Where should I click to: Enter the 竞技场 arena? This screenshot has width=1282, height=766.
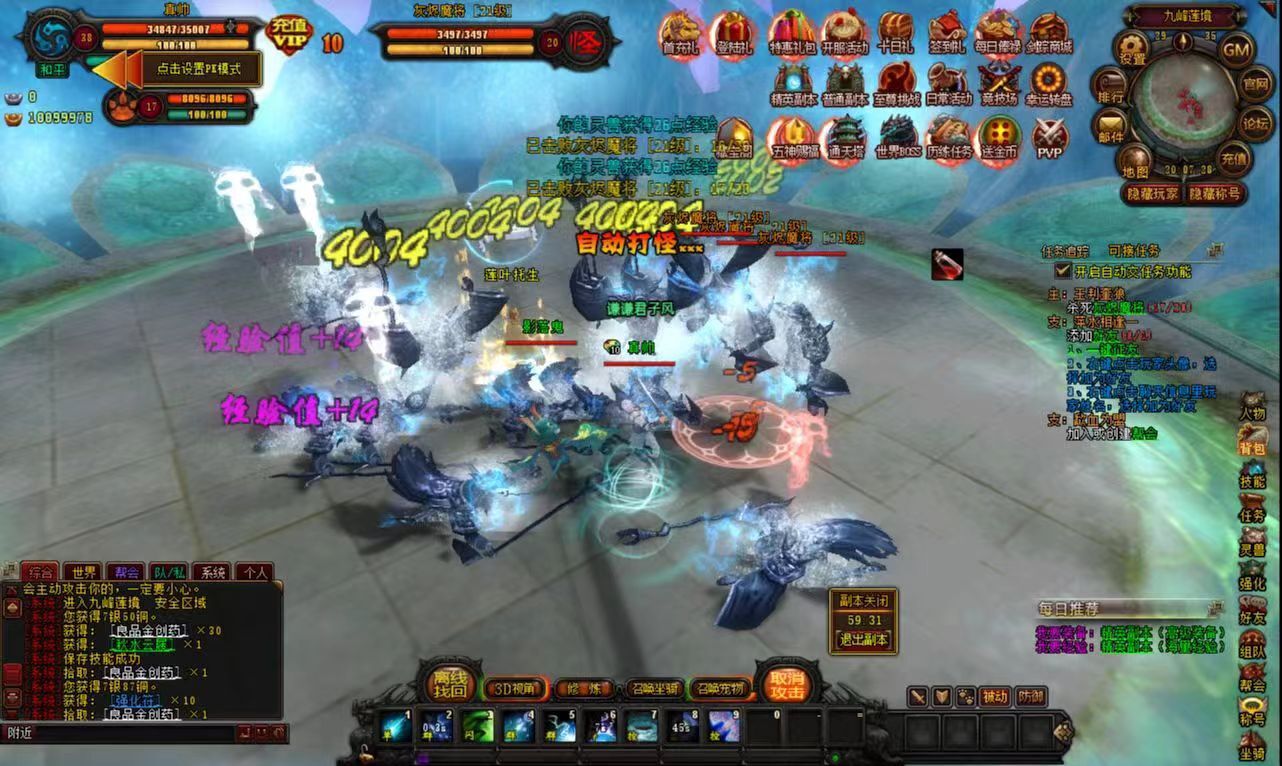point(998,84)
